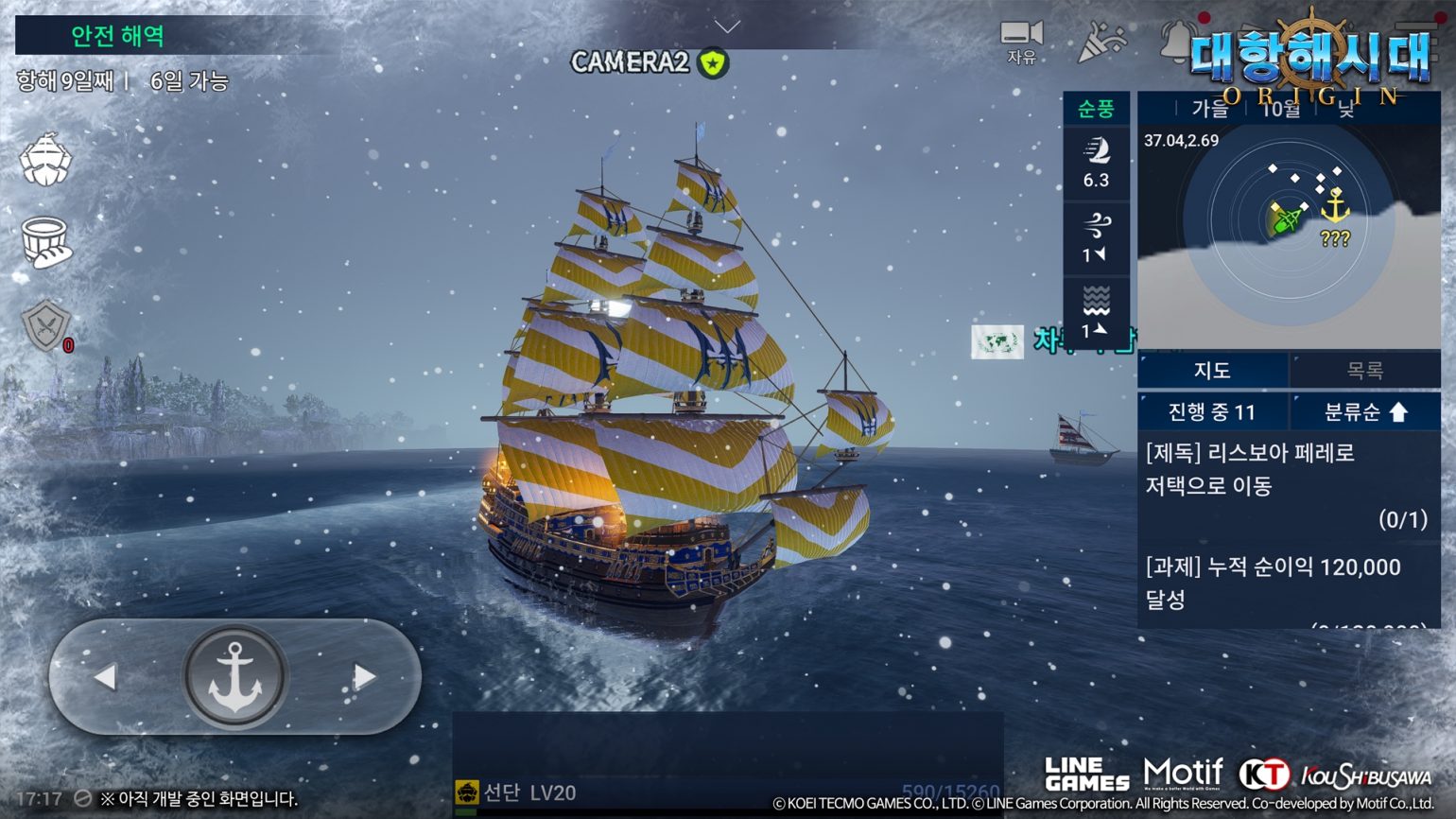Image resolution: width=1456 pixels, height=819 pixels.
Task: Open the 진행 중 11 quest filter
Action: point(1214,410)
